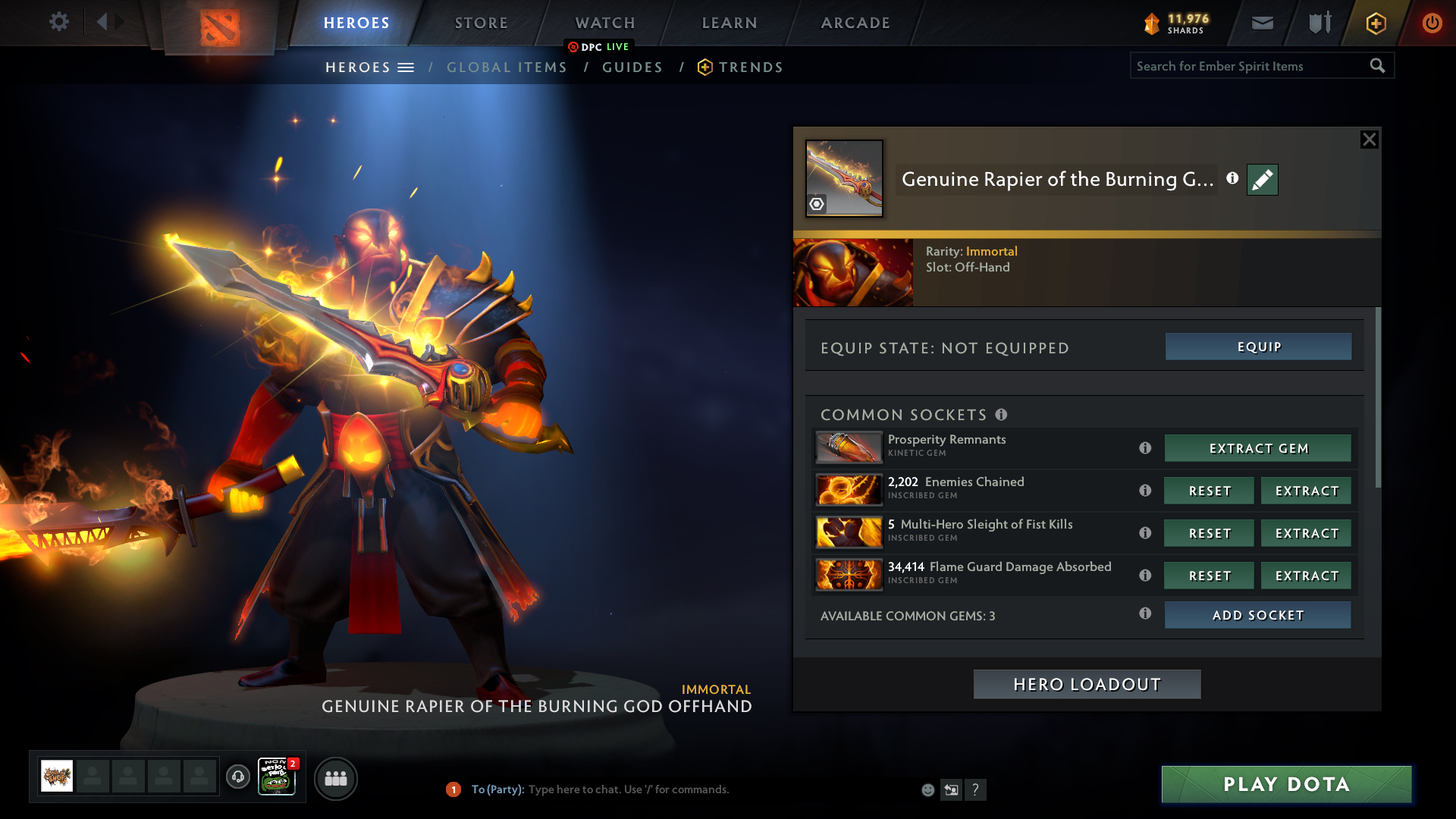Image resolution: width=1456 pixels, height=819 pixels.
Task: Extract the Flame Guard Damage Absorbed gem
Action: coord(1306,576)
